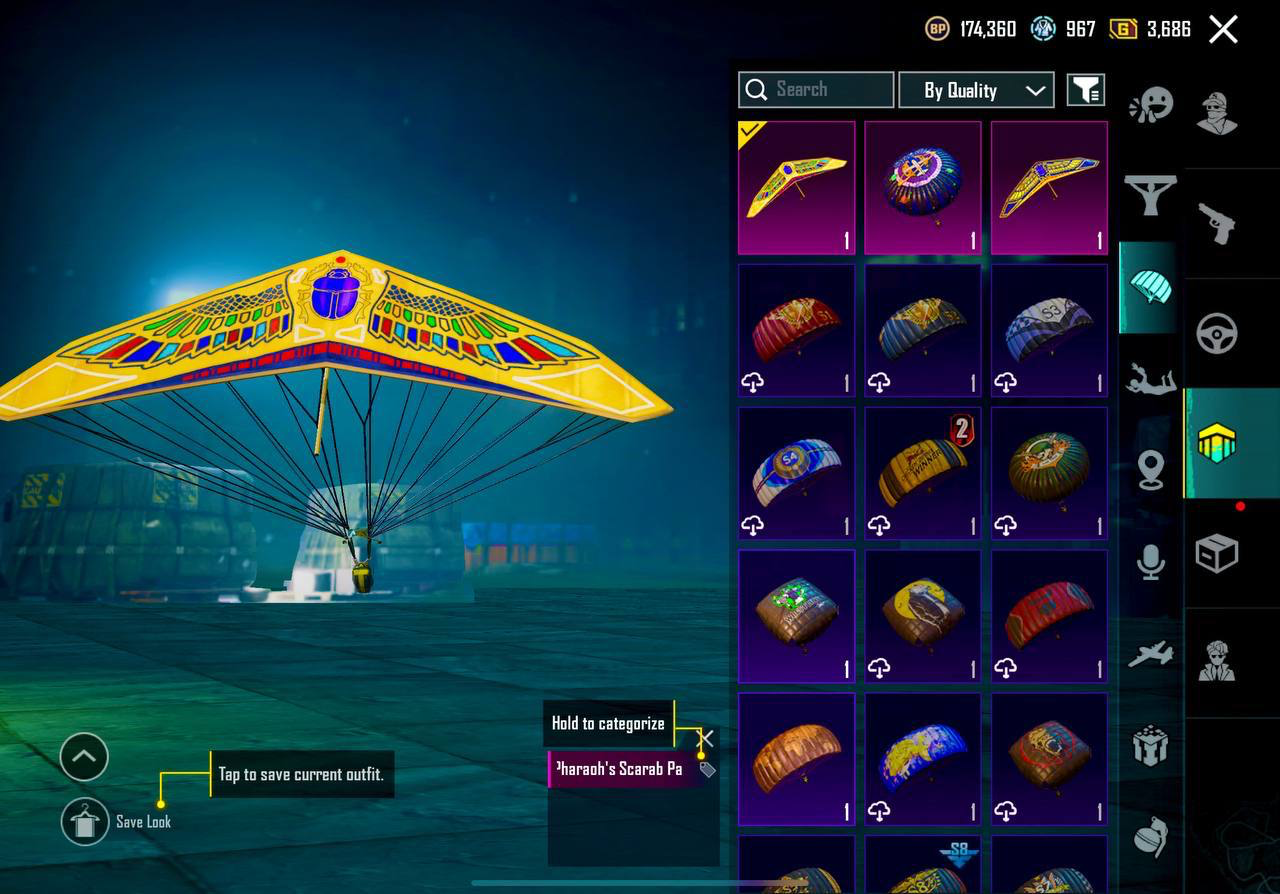This screenshot has width=1280, height=894.
Task: Switch to the emote category tab
Action: click(x=1150, y=105)
